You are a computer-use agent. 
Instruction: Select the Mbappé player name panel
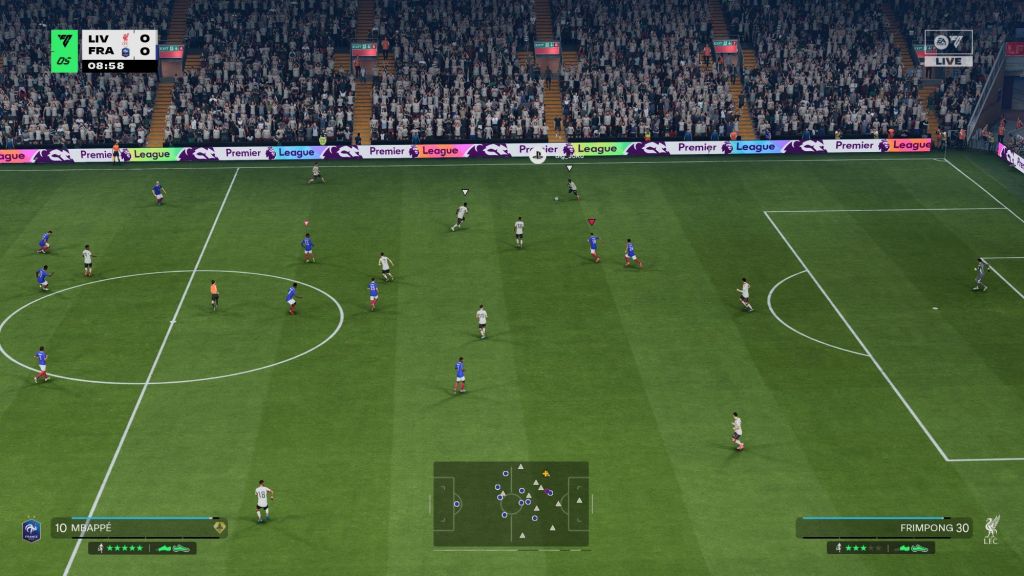(x=139, y=528)
